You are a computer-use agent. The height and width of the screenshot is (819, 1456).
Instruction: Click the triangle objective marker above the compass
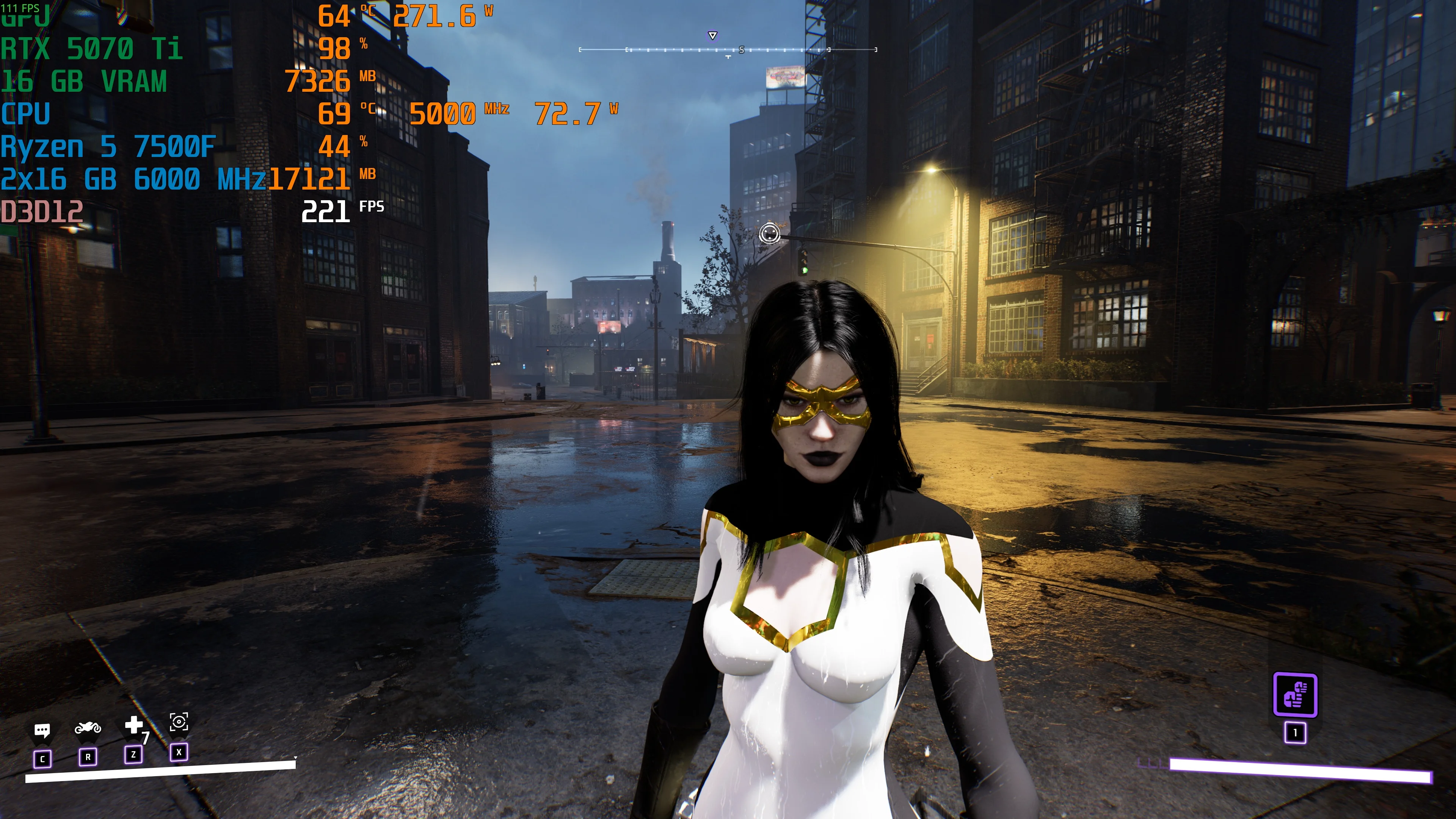coord(713,36)
